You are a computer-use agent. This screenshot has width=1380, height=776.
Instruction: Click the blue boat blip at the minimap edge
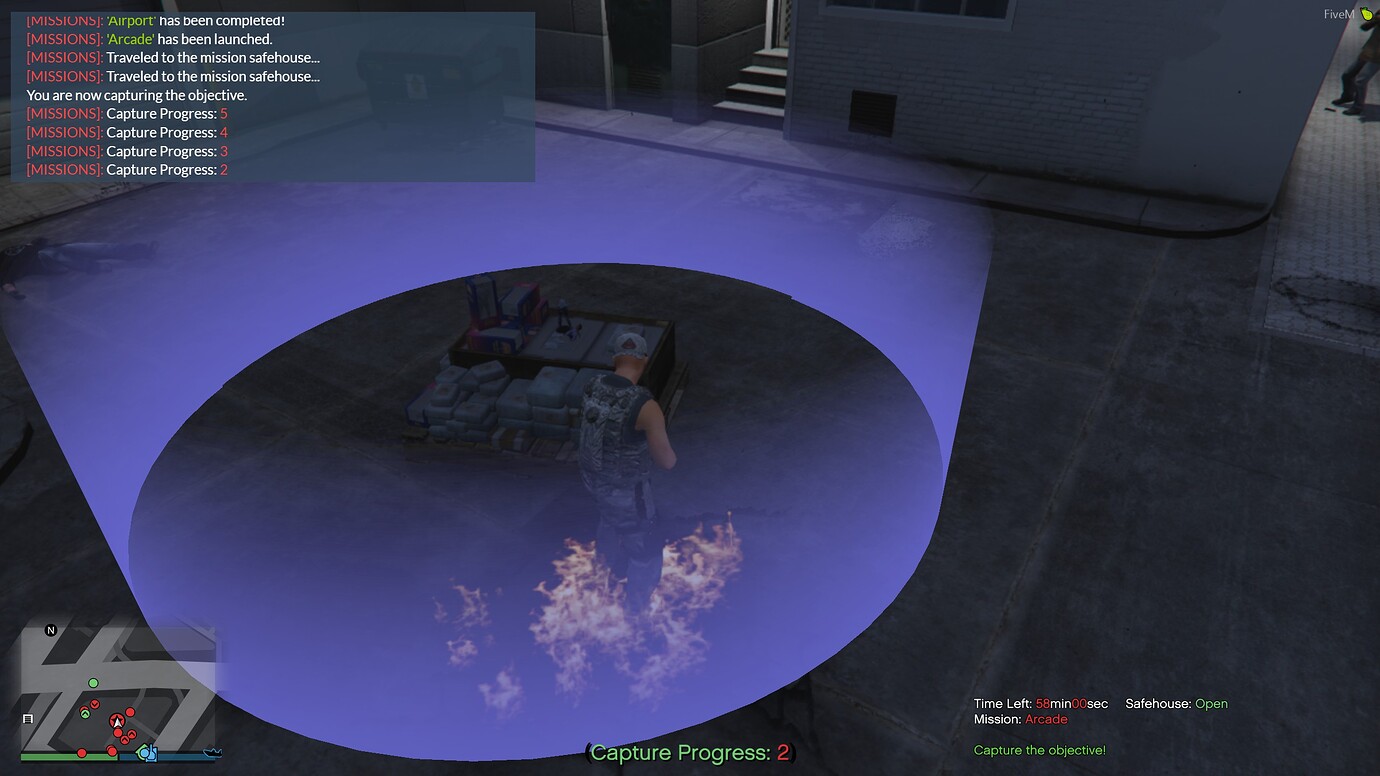(x=213, y=753)
